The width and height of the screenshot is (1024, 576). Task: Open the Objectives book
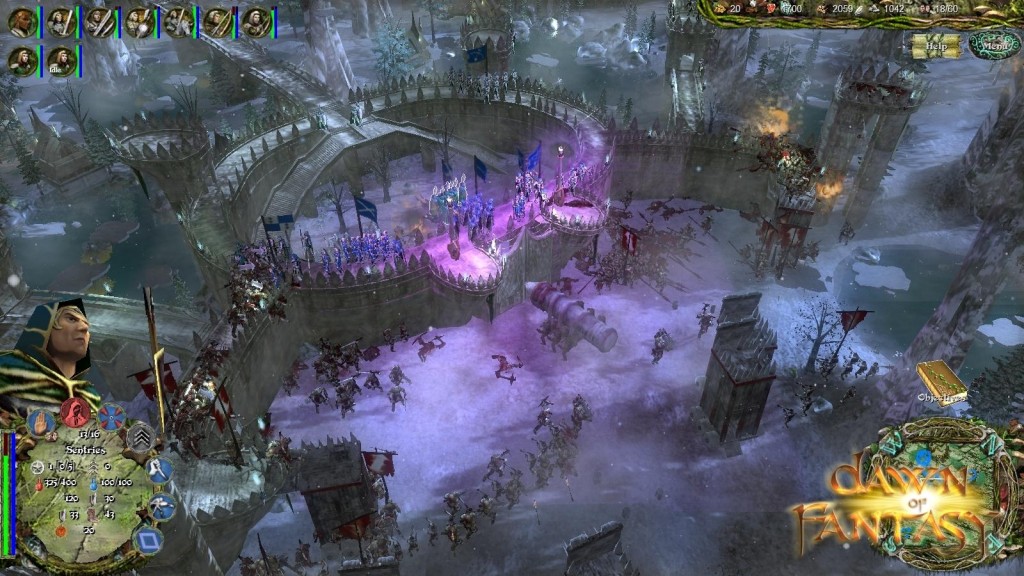click(940, 381)
